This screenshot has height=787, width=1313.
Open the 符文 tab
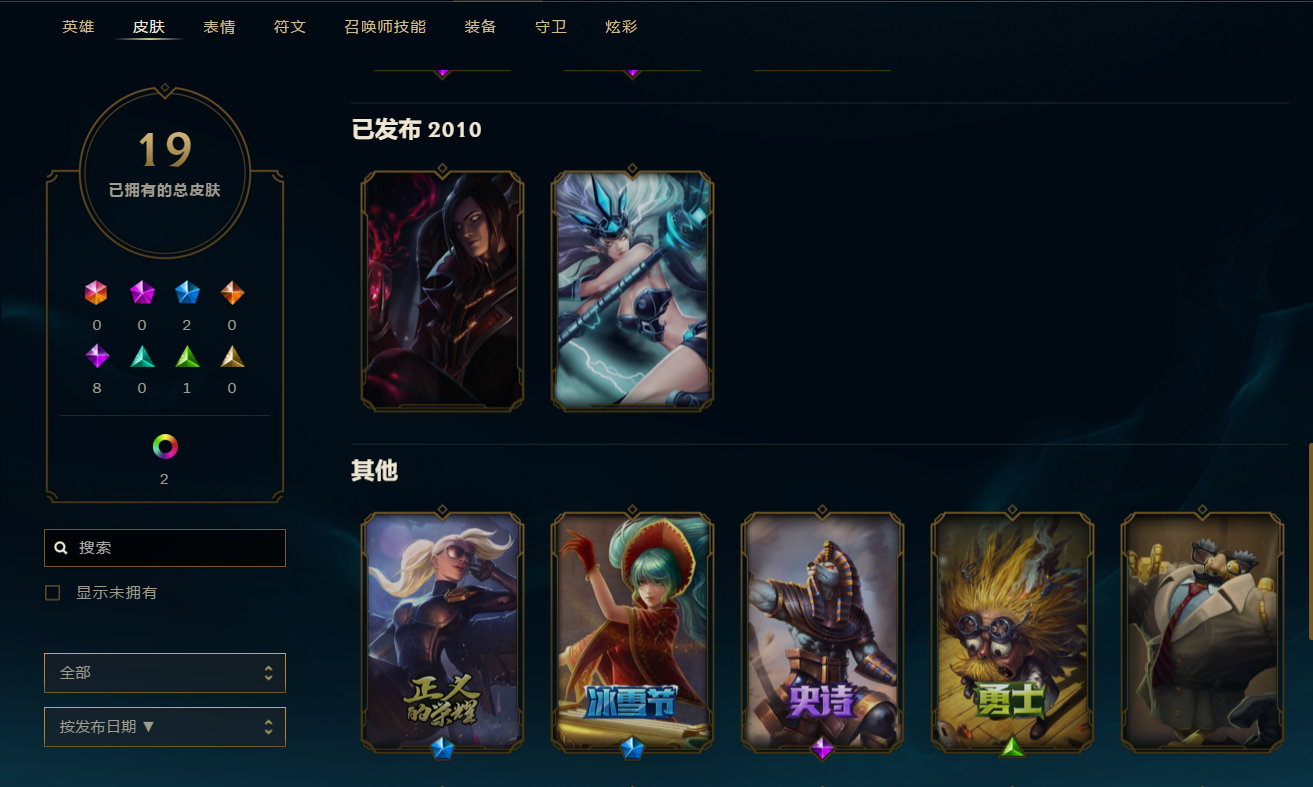[290, 27]
